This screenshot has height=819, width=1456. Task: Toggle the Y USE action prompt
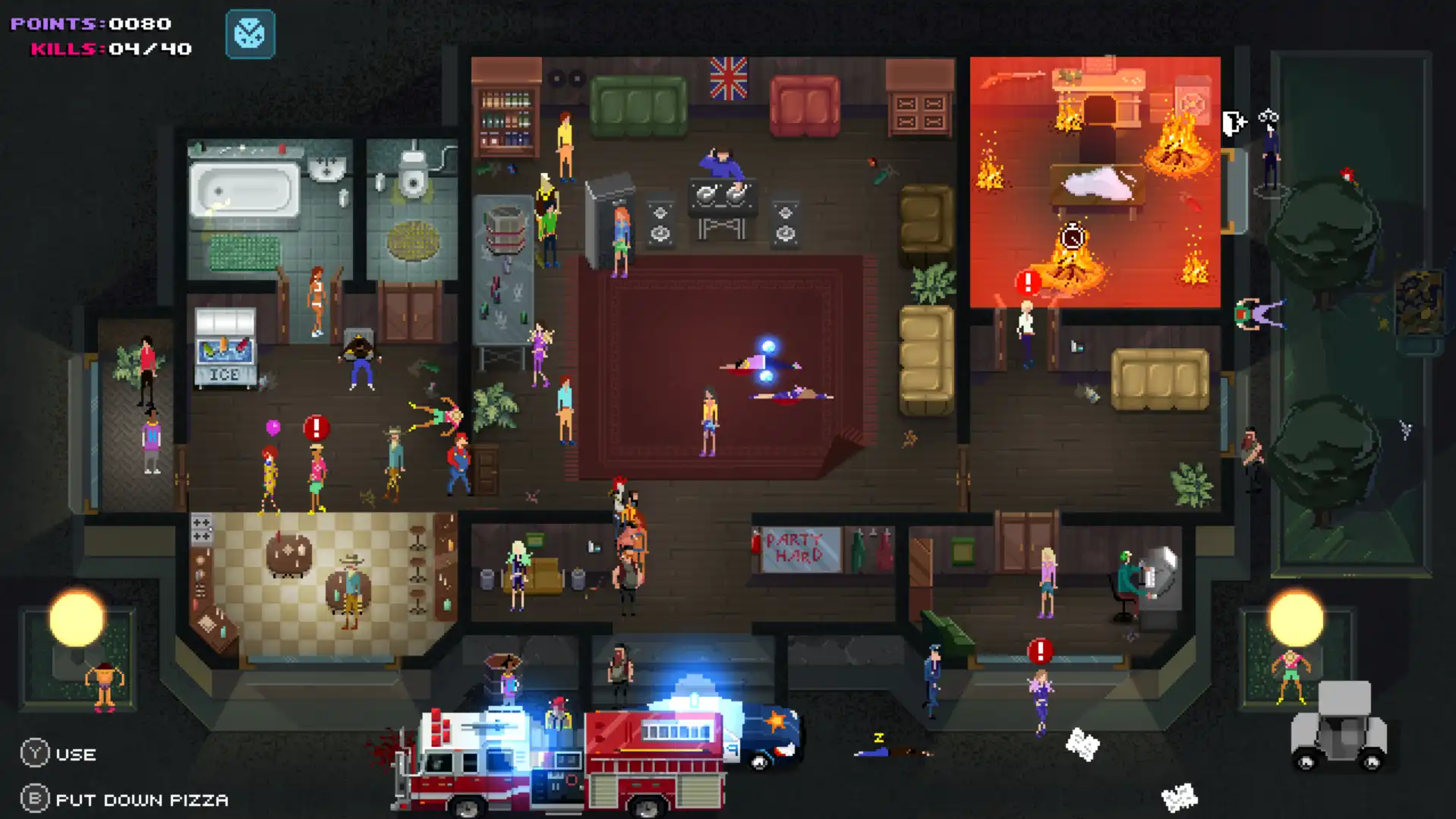click(x=57, y=754)
